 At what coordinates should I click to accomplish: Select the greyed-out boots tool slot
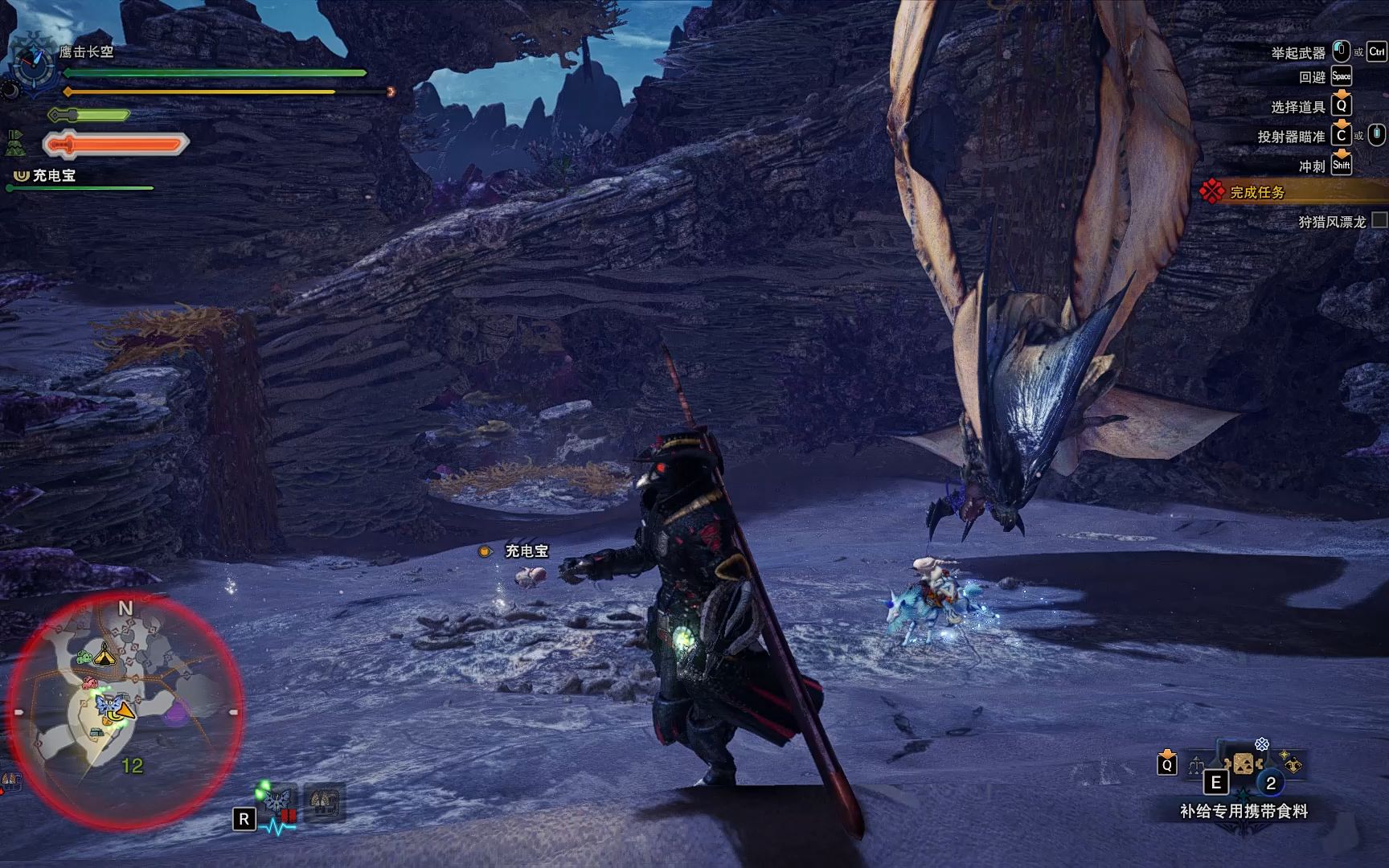(325, 800)
